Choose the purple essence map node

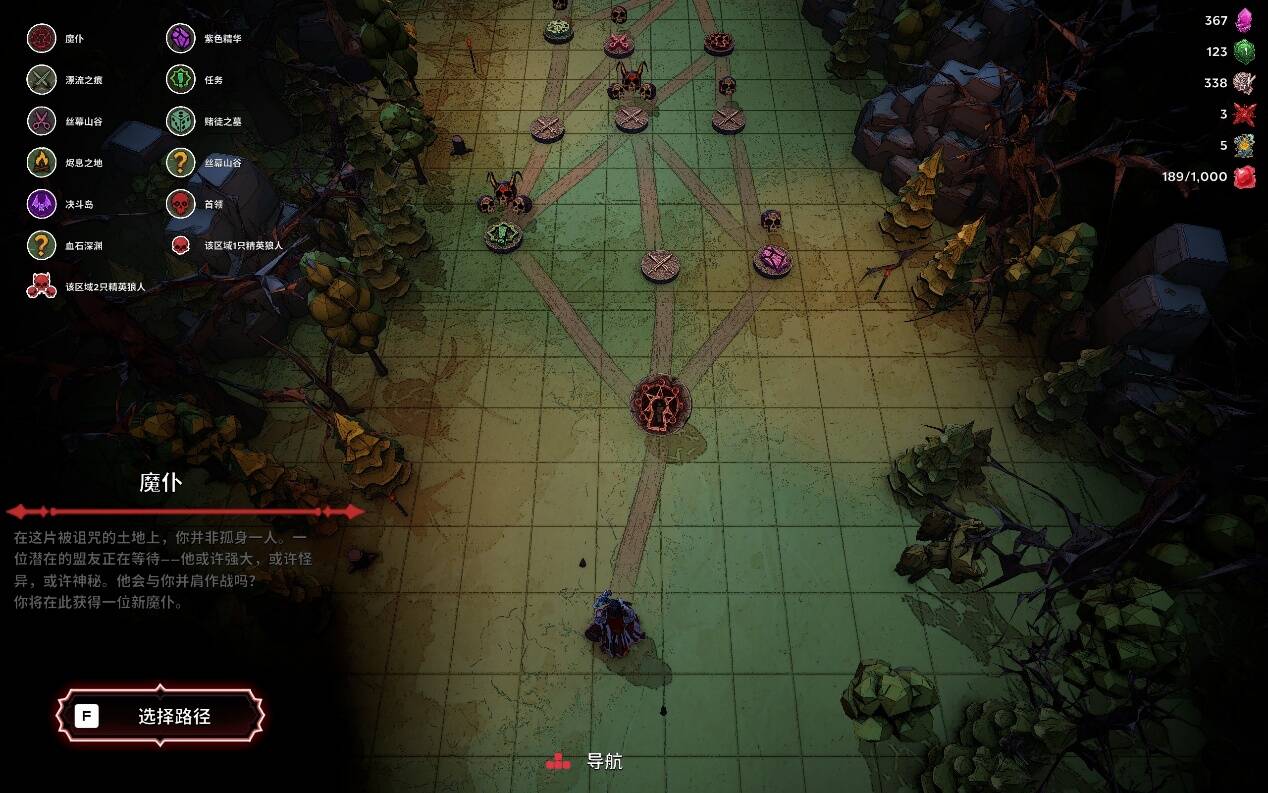pos(772,261)
